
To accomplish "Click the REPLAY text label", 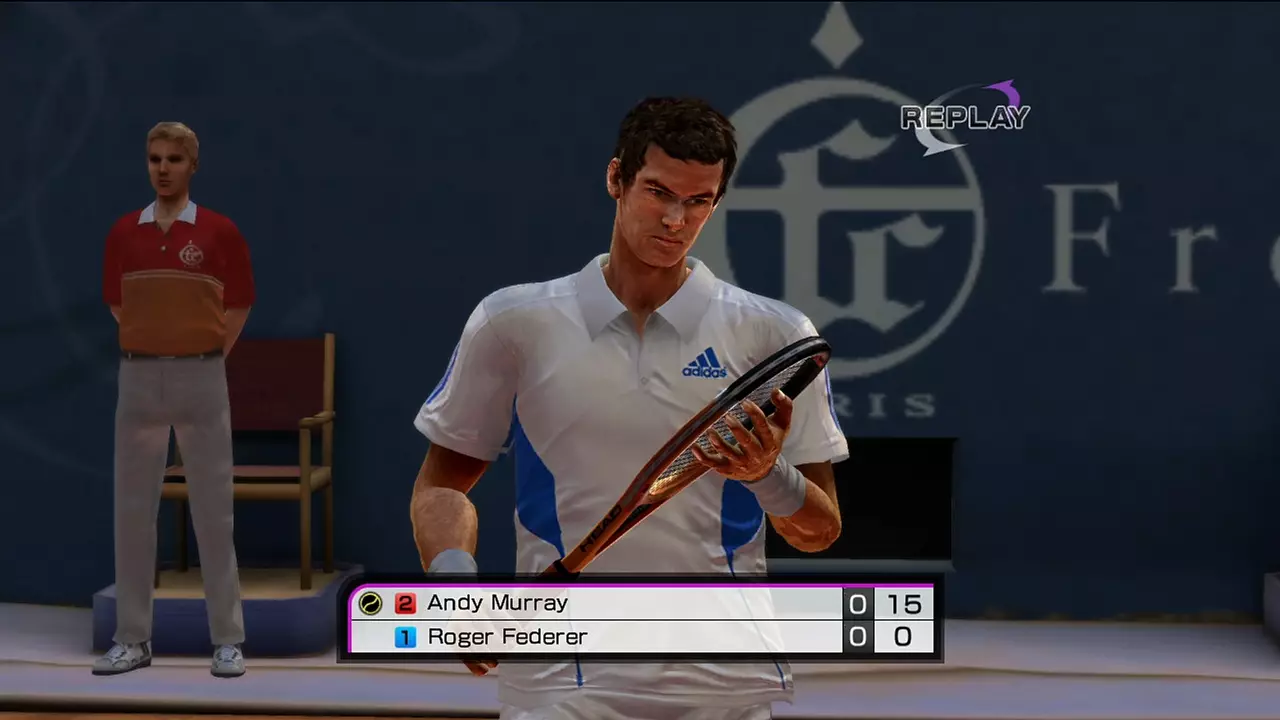I will (x=963, y=118).
